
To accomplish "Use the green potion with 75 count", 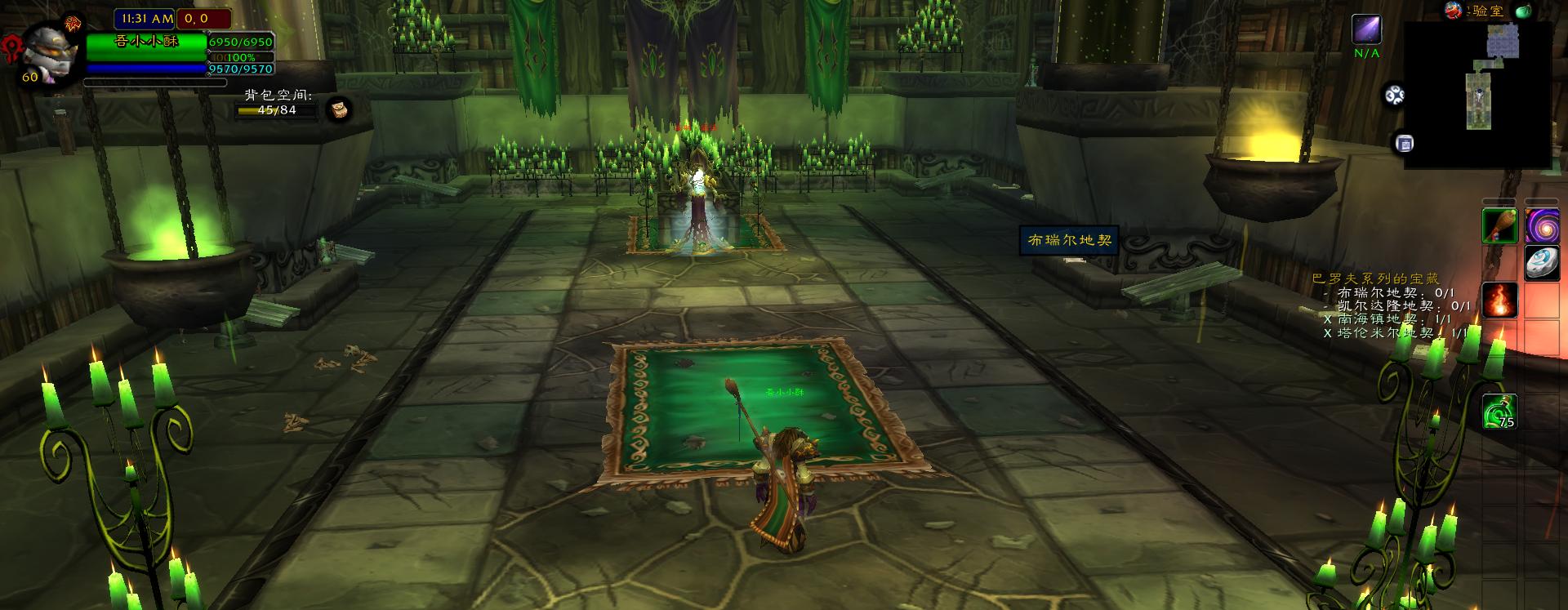I will pos(1500,411).
